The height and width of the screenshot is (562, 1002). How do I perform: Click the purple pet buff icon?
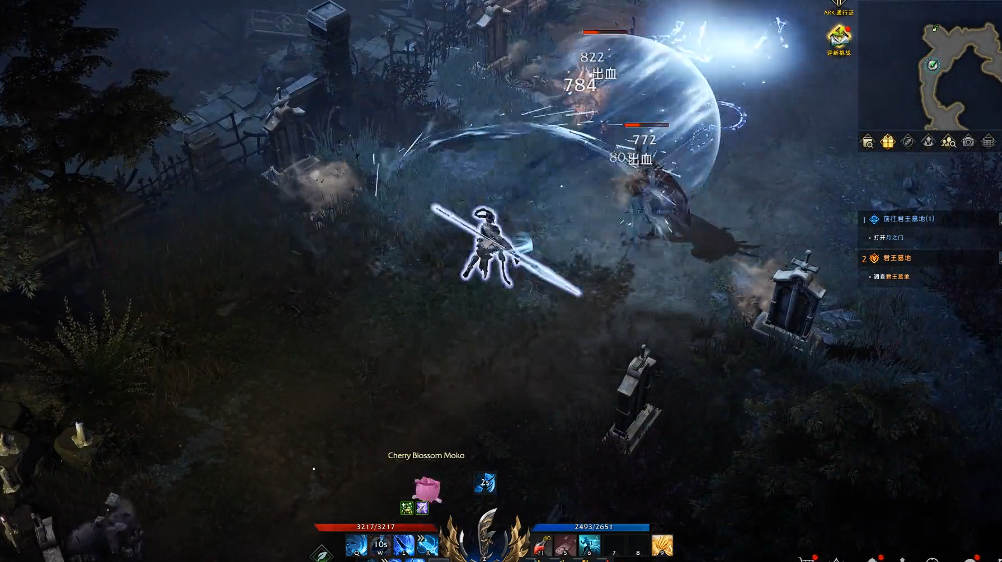pyautogui.click(x=423, y=508)
